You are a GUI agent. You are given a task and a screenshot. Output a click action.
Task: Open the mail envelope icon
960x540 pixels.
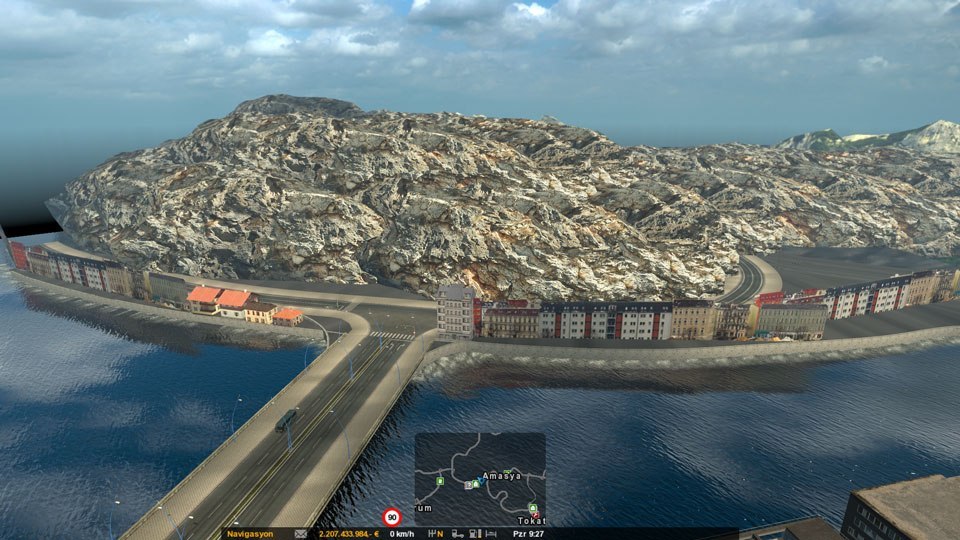click(x=300, y=534)
